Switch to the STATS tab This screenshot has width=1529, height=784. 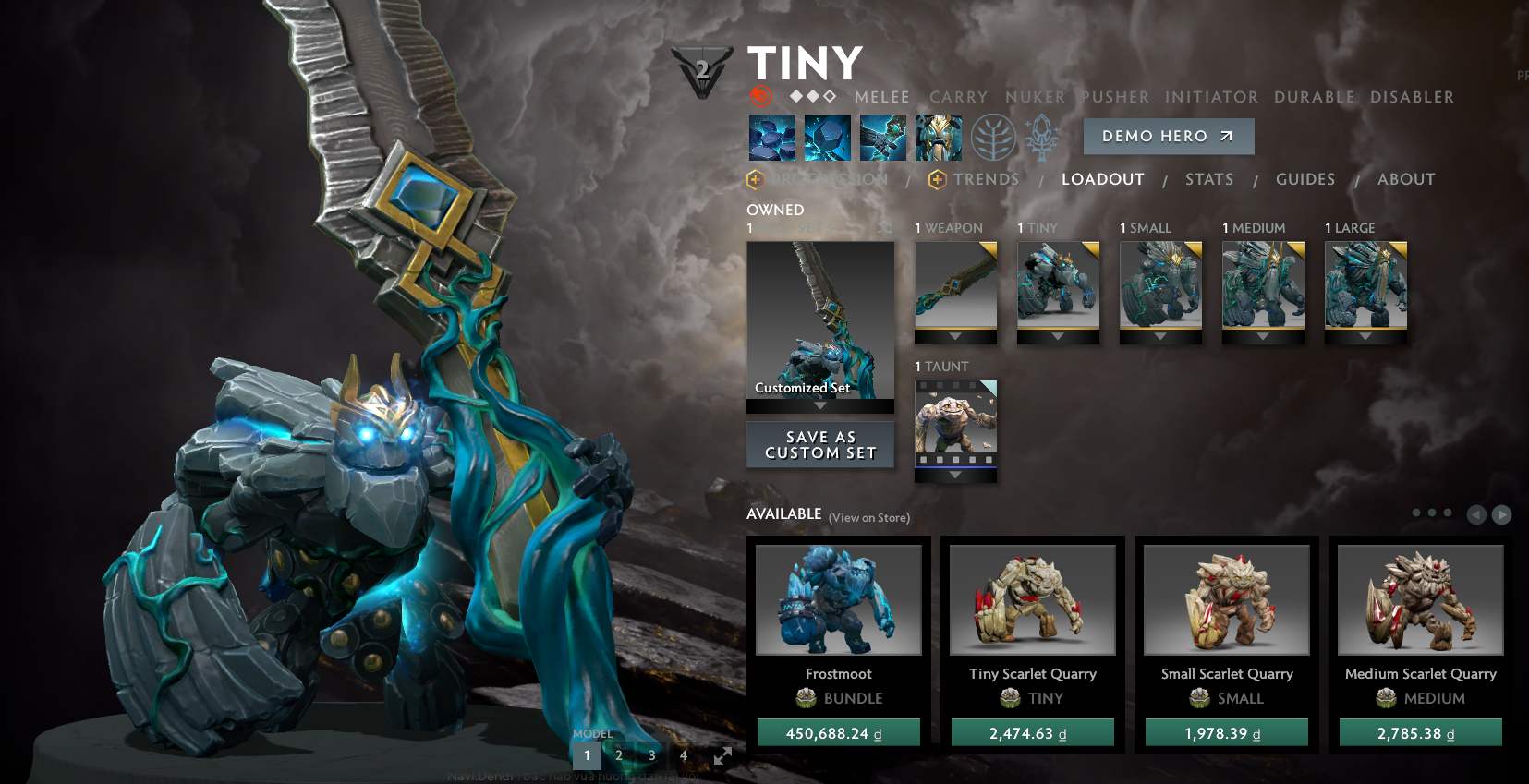point(1208,179)
